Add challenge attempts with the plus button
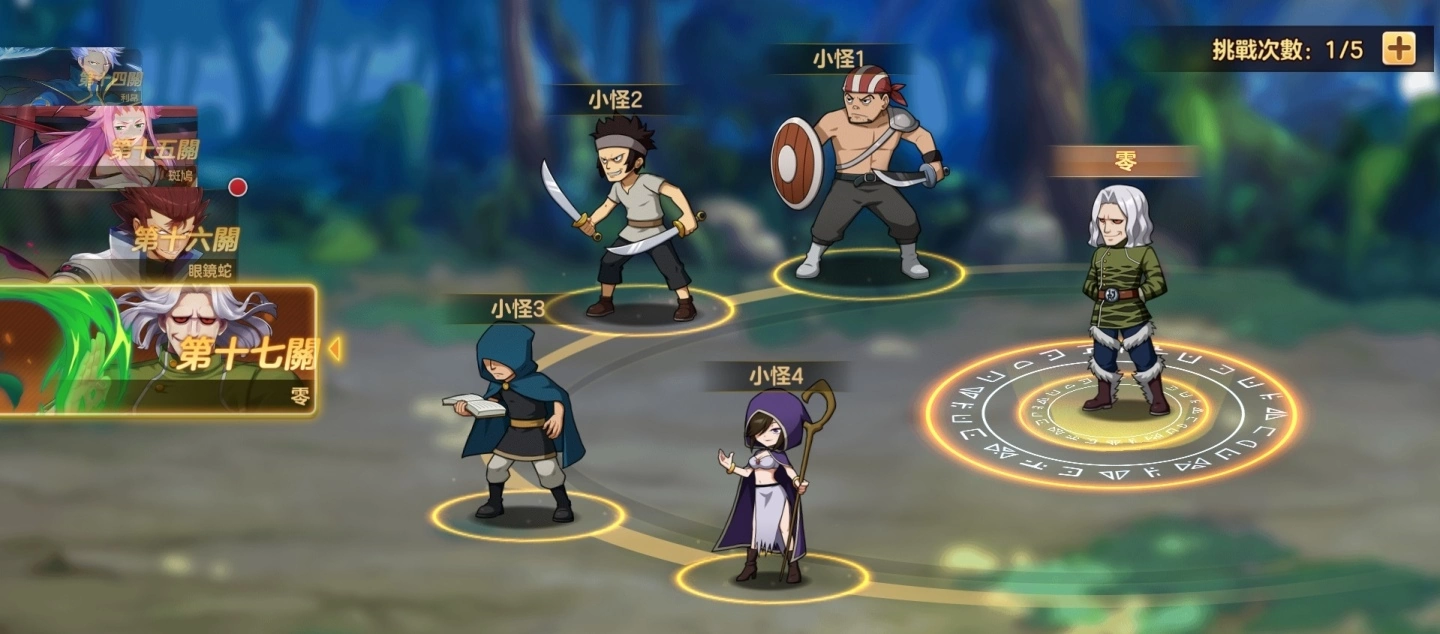The image size is (1440, 634). 1398,48
